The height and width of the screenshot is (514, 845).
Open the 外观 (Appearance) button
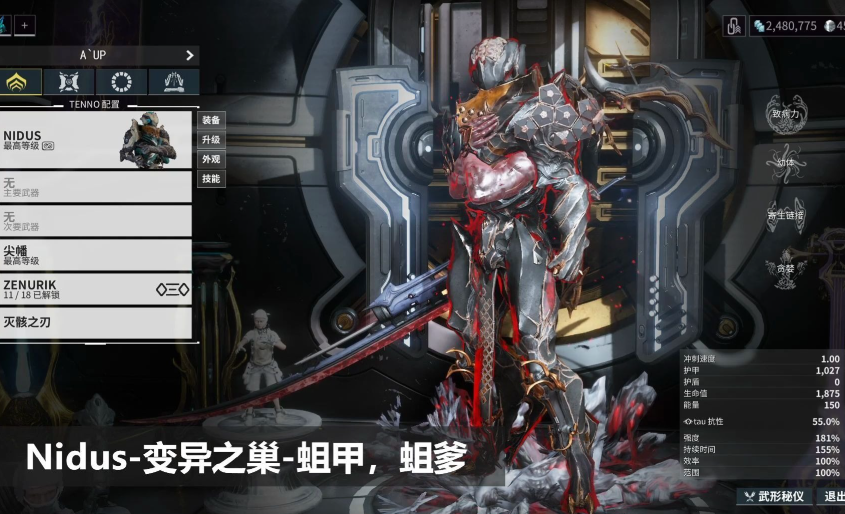[x=211, y=159]
